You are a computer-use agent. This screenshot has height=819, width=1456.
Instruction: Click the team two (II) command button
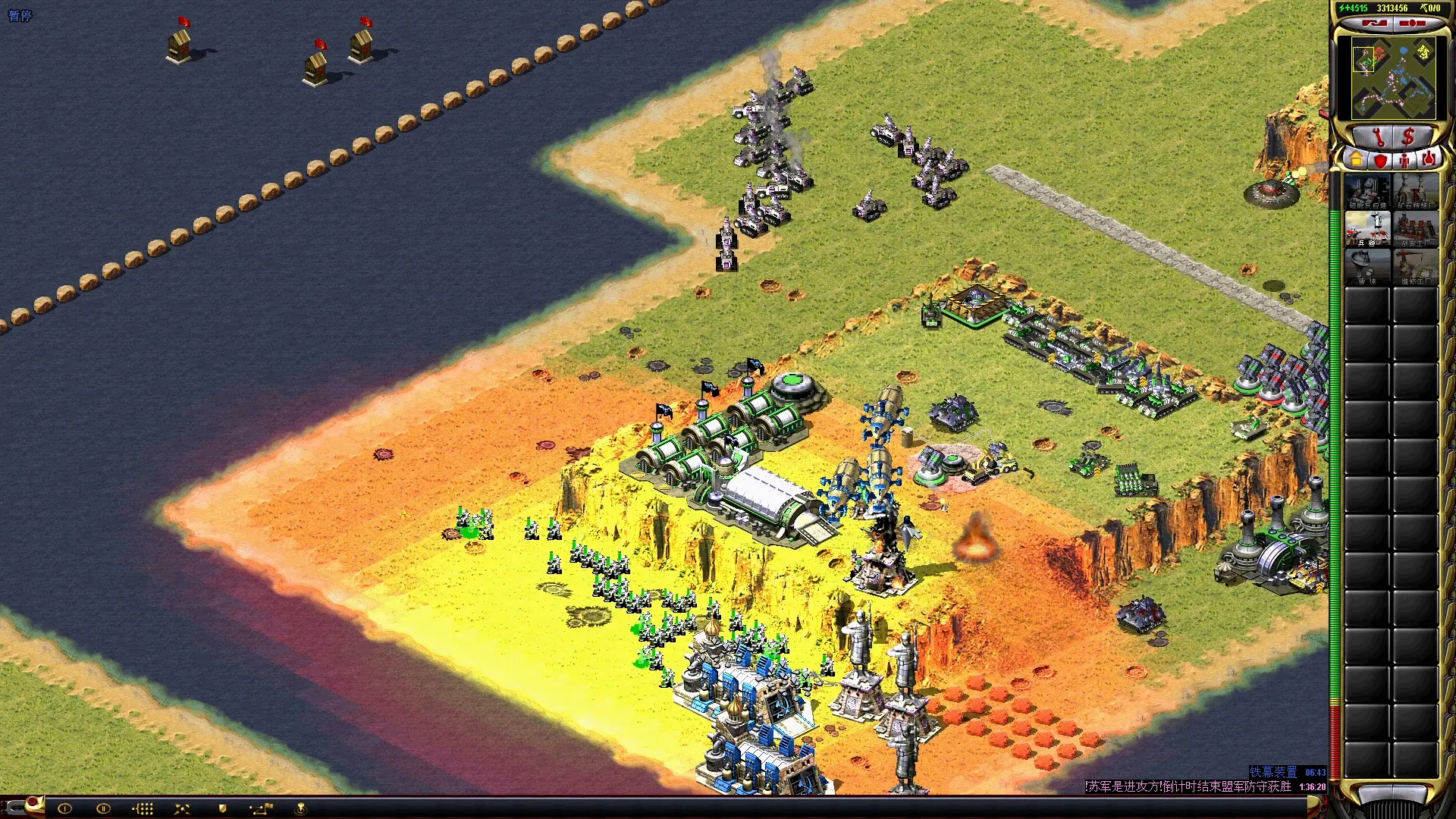pyautogui.click(x=104, y=808)
